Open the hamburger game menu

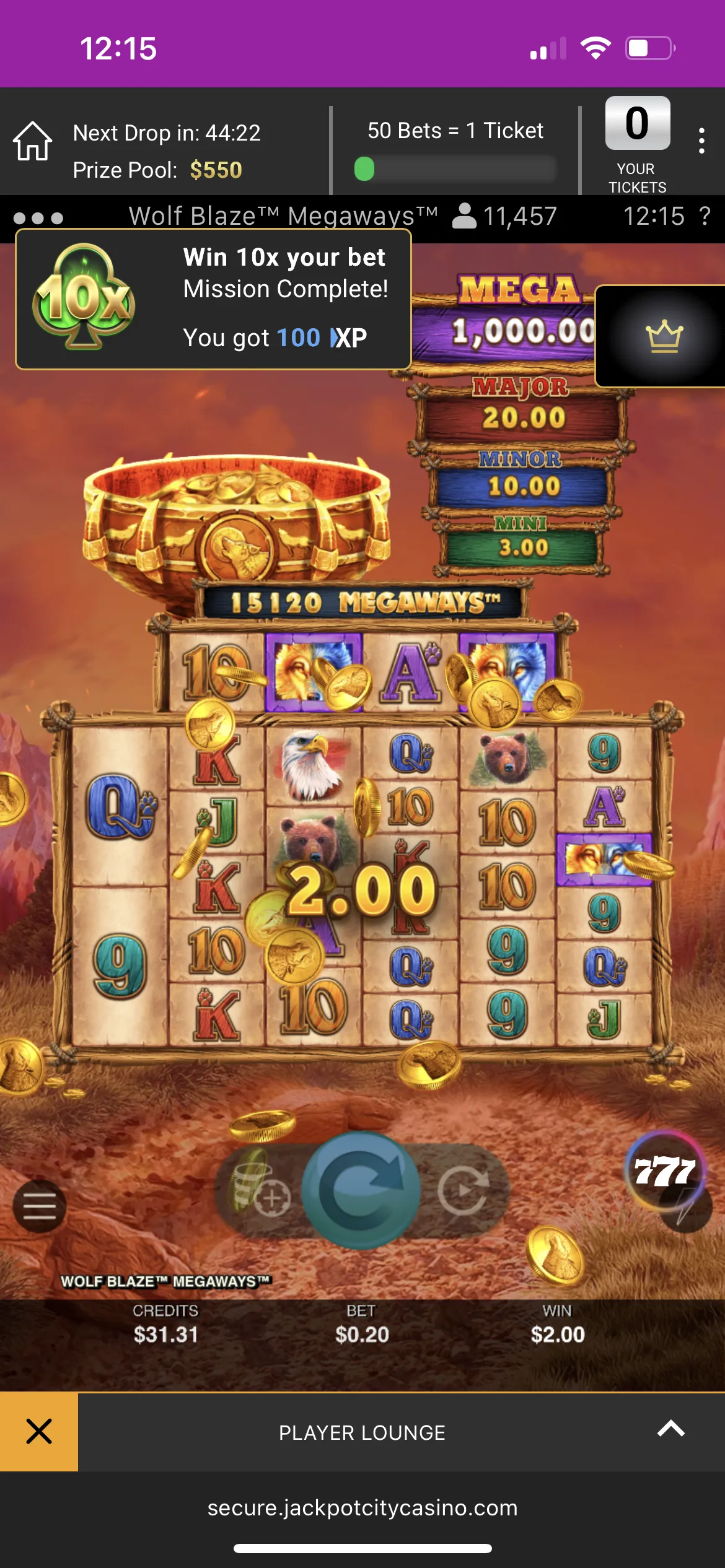(40, 1206)
